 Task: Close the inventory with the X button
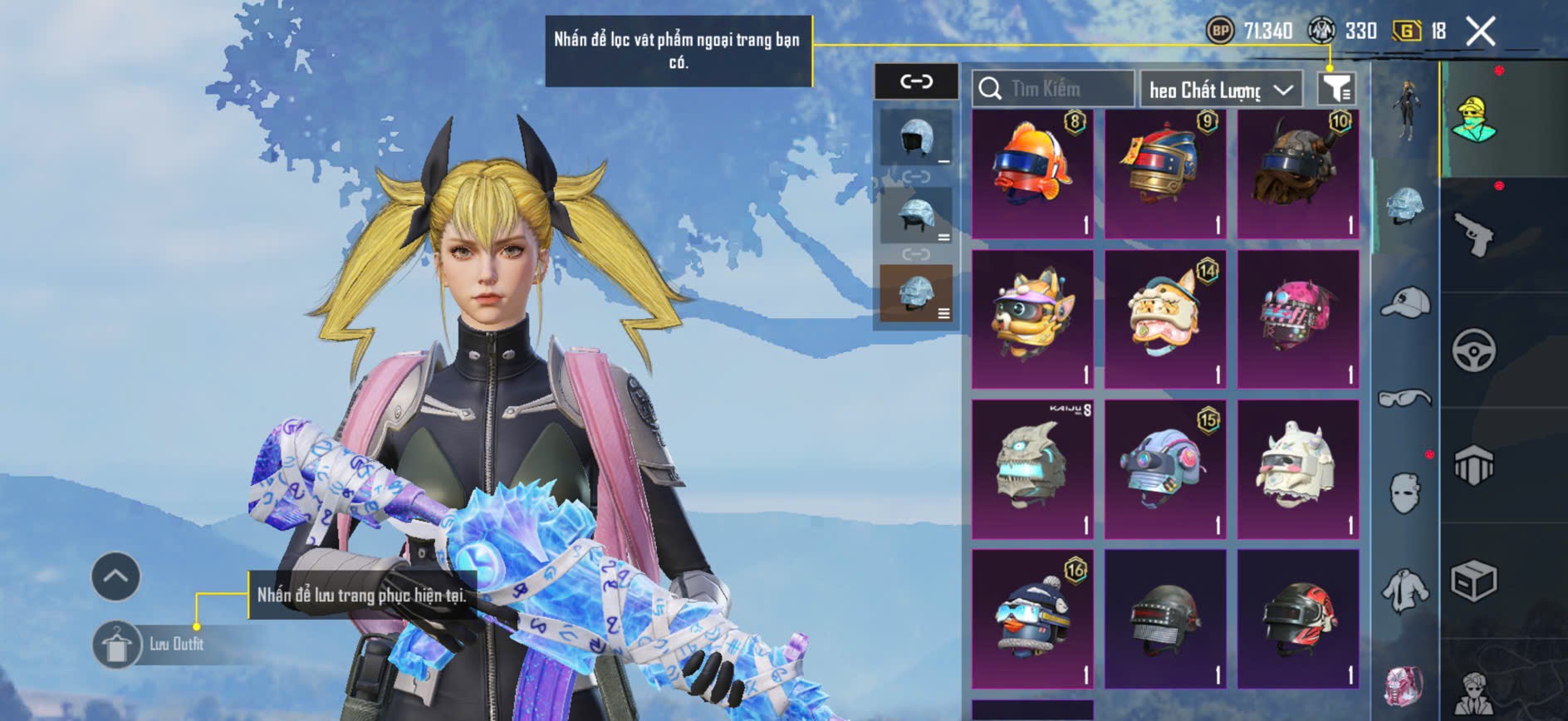click(x=1480, y=32)
